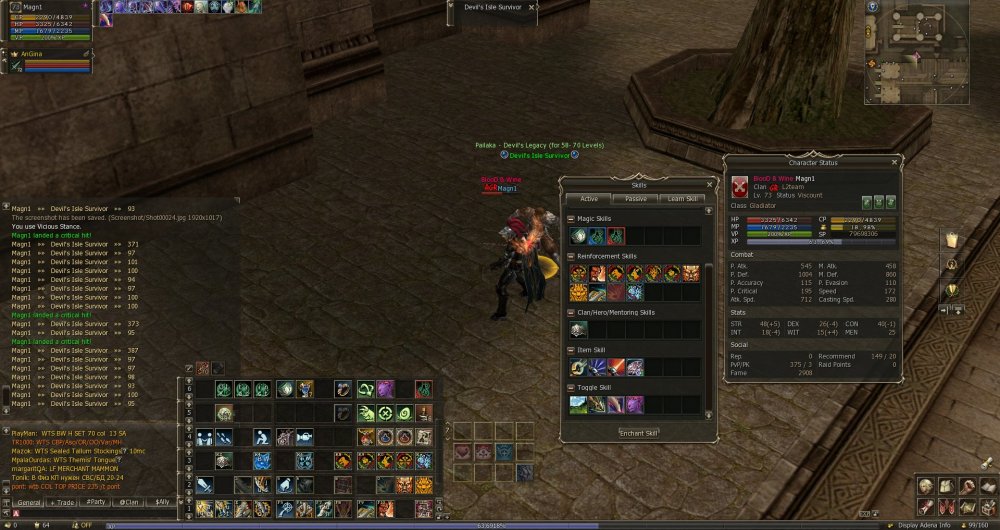Close the Character Status window
This screenshot has height=530, width=1000.
click(x=895, y=162)
